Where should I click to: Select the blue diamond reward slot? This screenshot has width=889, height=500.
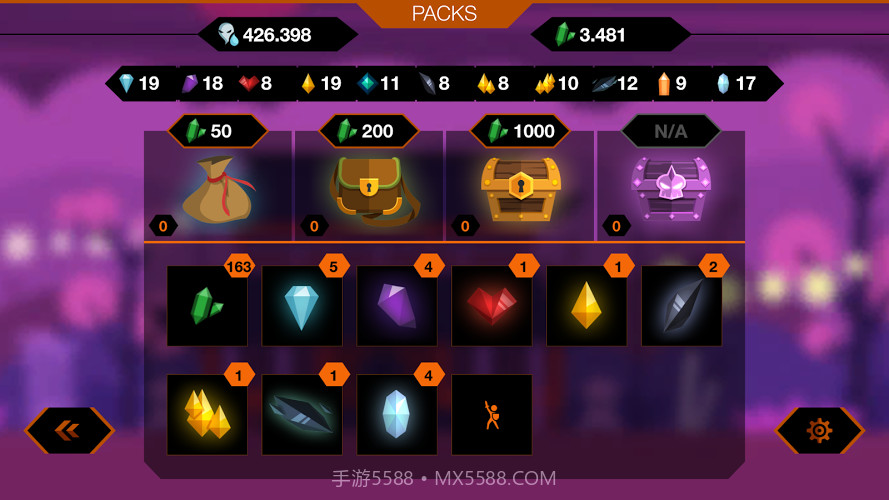tap(302, 306)
